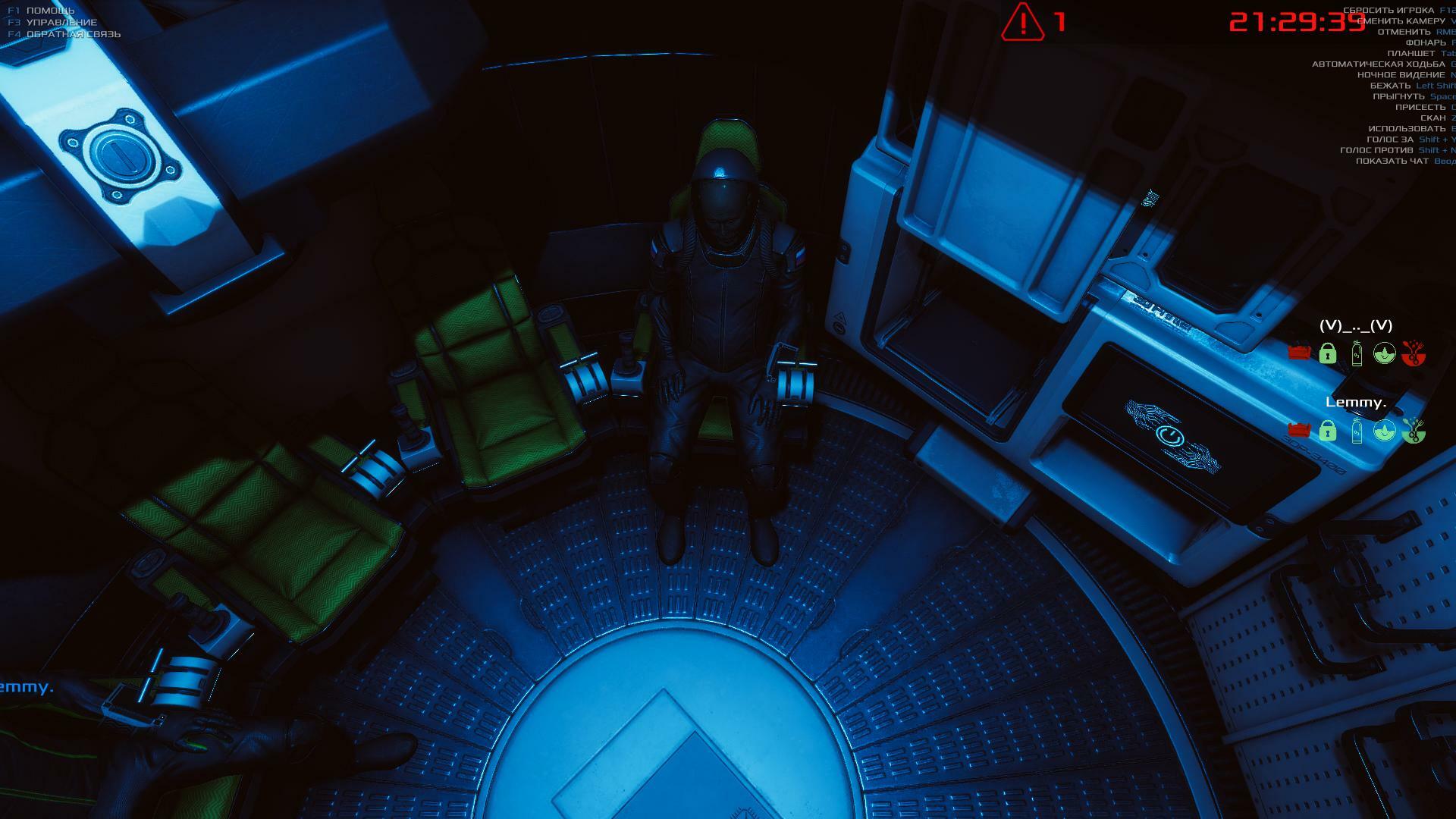Screen dimensions: 1456x819
Task: Click the oxygen tank icon under (V)_.._(V)
Action: coord(1357,353)
